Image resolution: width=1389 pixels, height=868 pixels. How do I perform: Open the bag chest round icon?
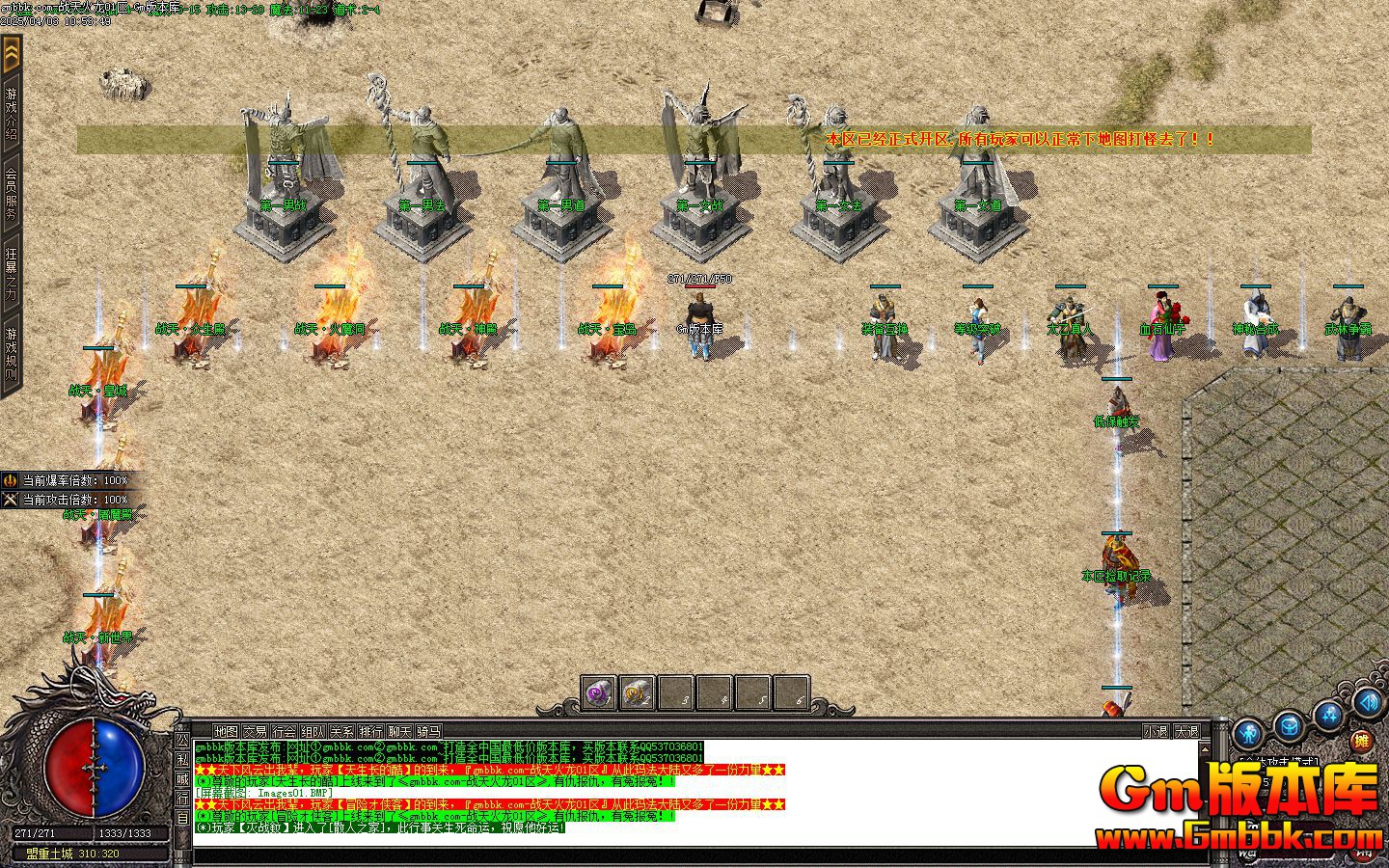1289,725
